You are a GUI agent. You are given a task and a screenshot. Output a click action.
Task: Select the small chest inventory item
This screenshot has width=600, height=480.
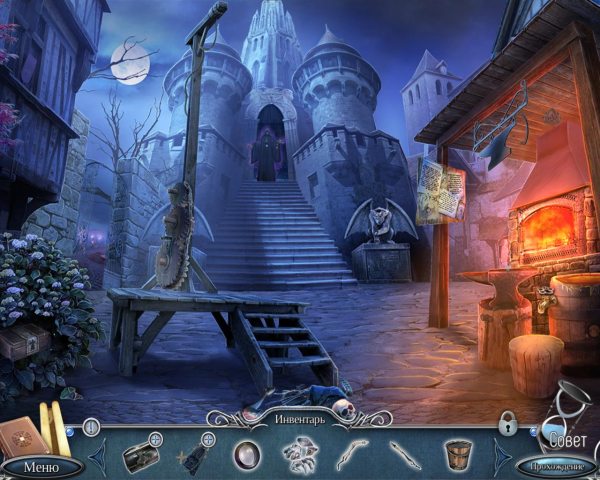139,455
